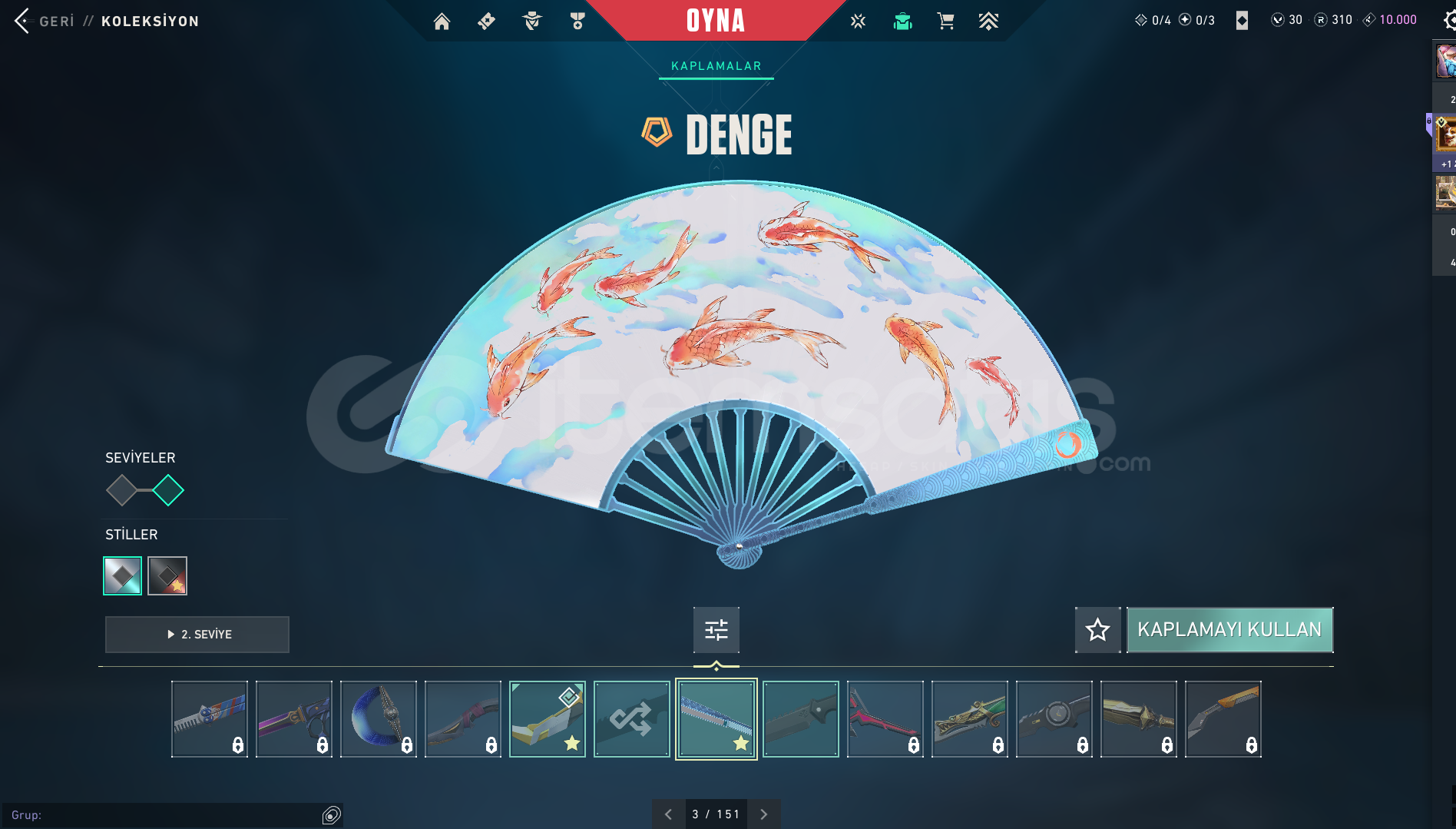Screen dimensions: 1456x829
Task: Open the collection backpack icon
Action: pos(902,22)
